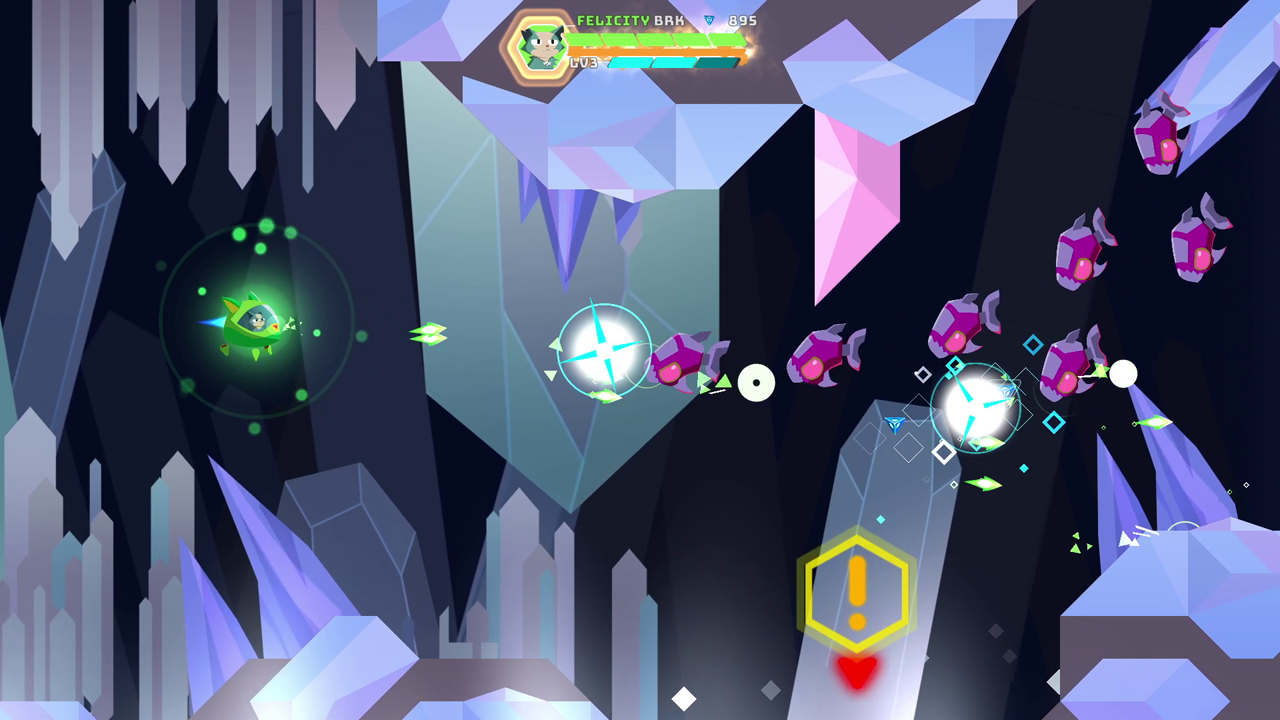The image size is (1280, 720).
Task: Click the white projectile orb between enemies
Action: [x=757, y=383]
